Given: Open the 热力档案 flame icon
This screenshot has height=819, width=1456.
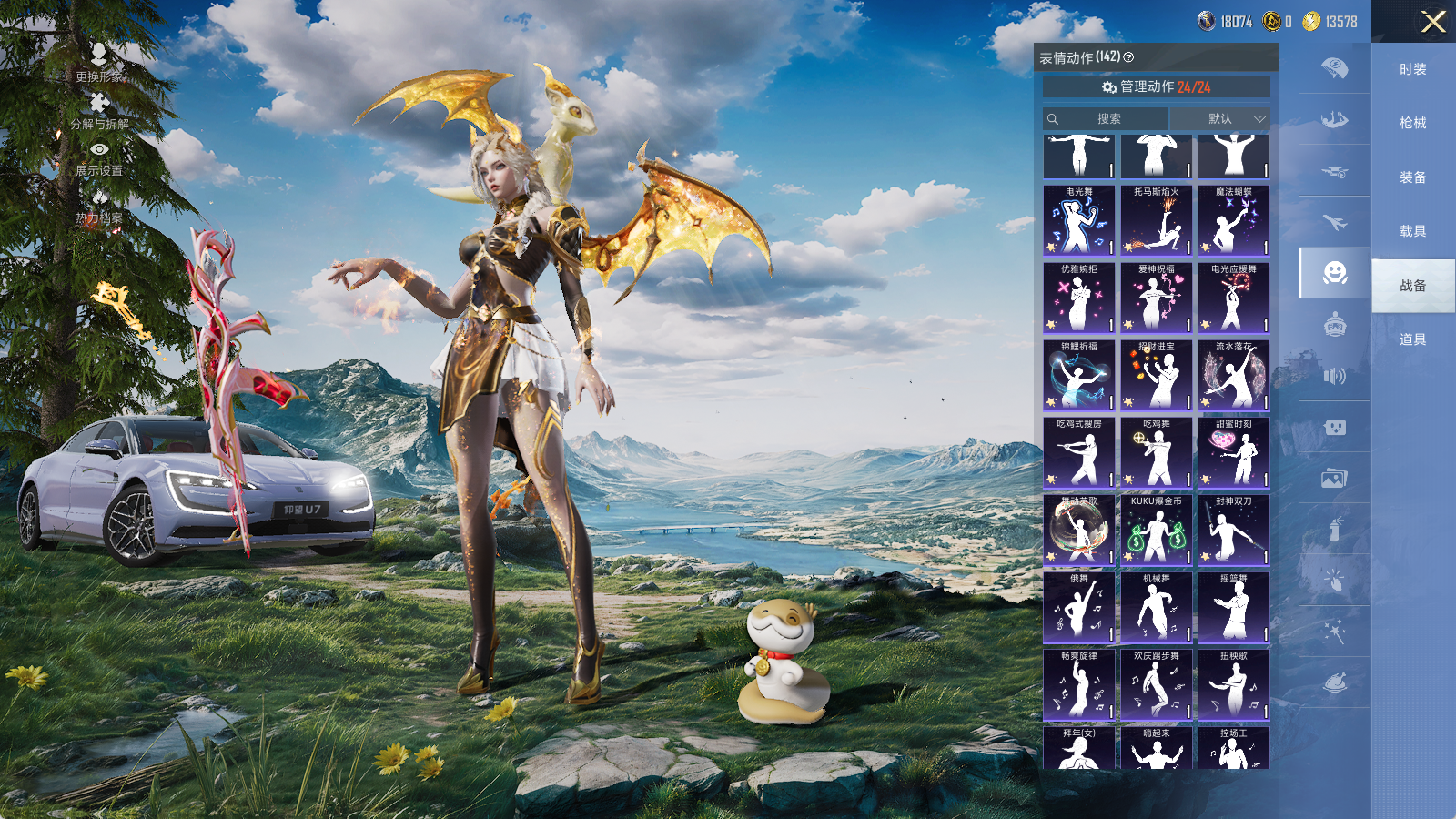Looking at the screenshot, I should [99, 205].
